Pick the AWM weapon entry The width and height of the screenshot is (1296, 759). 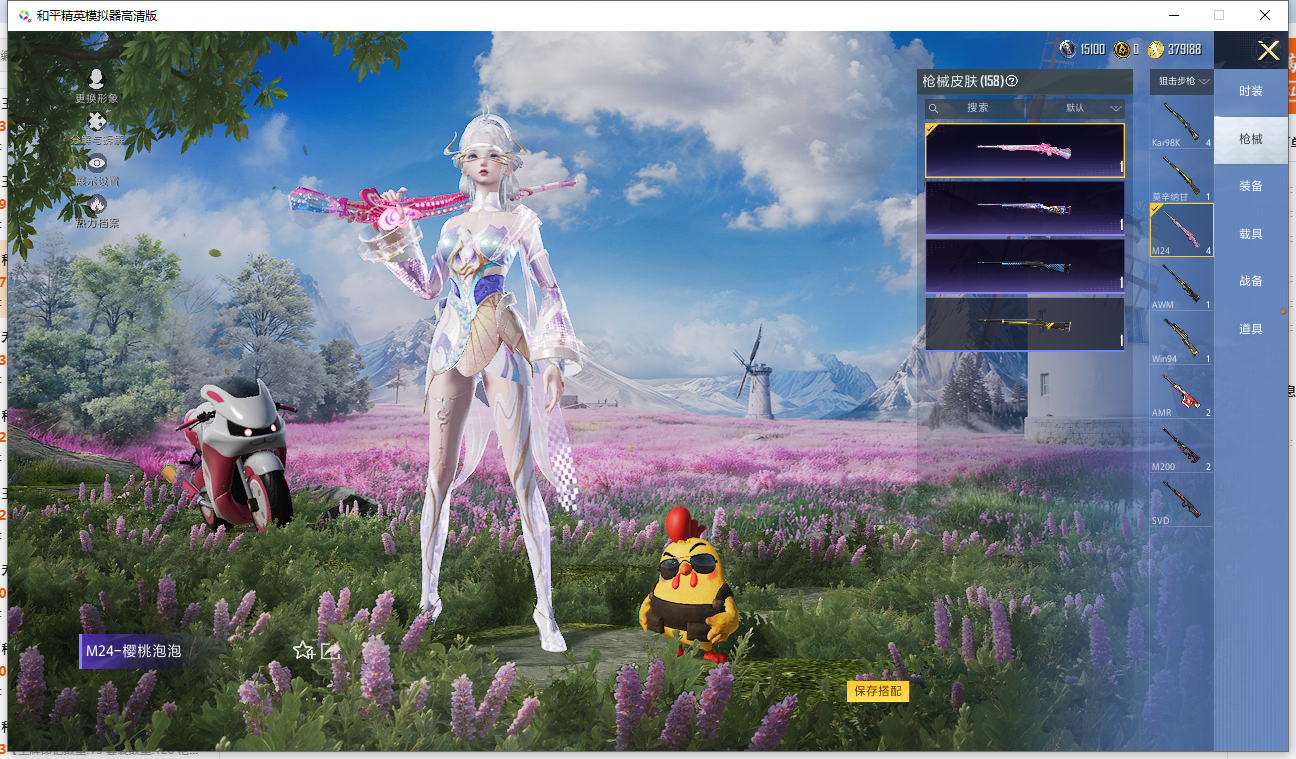[x=1181, y=284]
